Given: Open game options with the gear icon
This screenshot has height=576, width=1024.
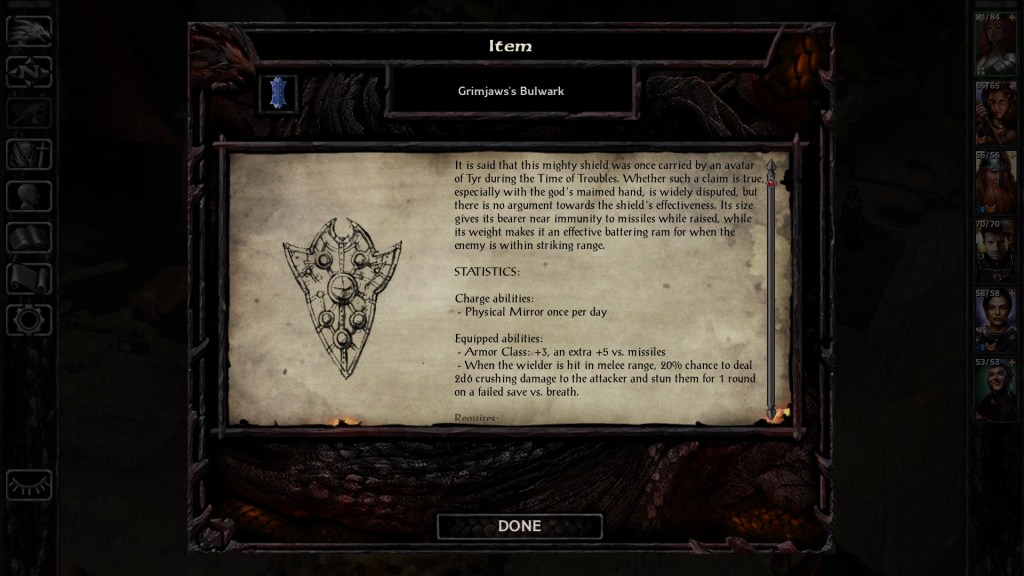Looking at the screenshot, I should pyautogui.click(x=29, y=320).
